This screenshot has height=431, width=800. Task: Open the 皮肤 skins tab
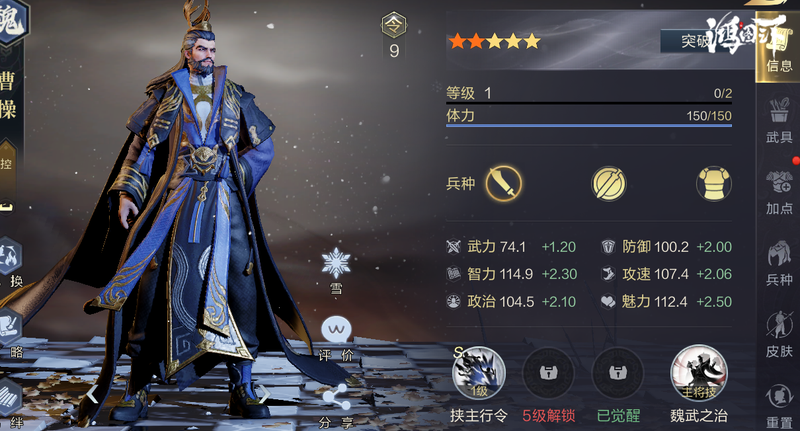click(779, 335)
